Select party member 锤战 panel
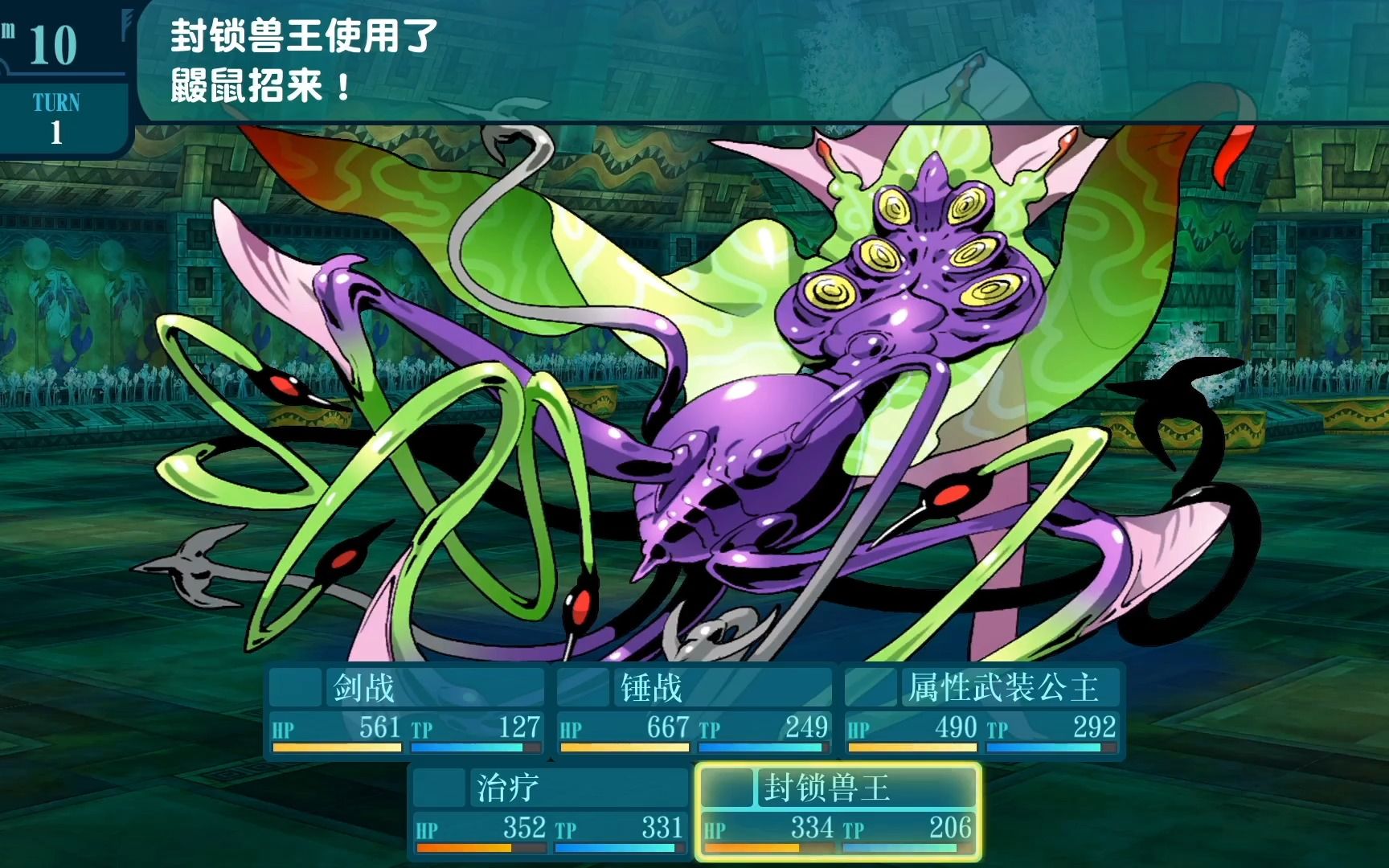Viewport: 1389px width, 868px height. 694,711
